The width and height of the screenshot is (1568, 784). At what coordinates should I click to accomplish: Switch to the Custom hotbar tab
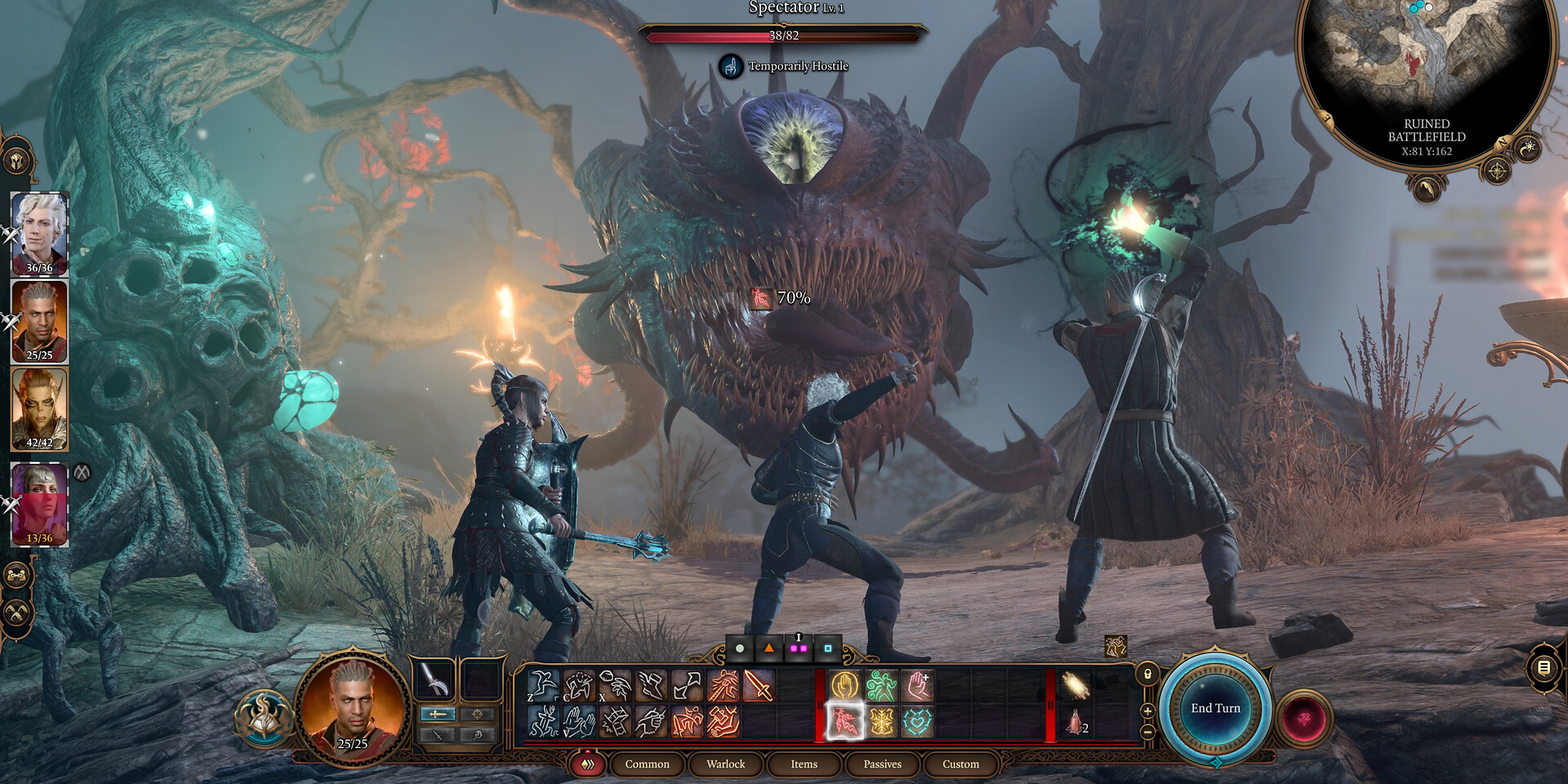[x=960, y=764]
